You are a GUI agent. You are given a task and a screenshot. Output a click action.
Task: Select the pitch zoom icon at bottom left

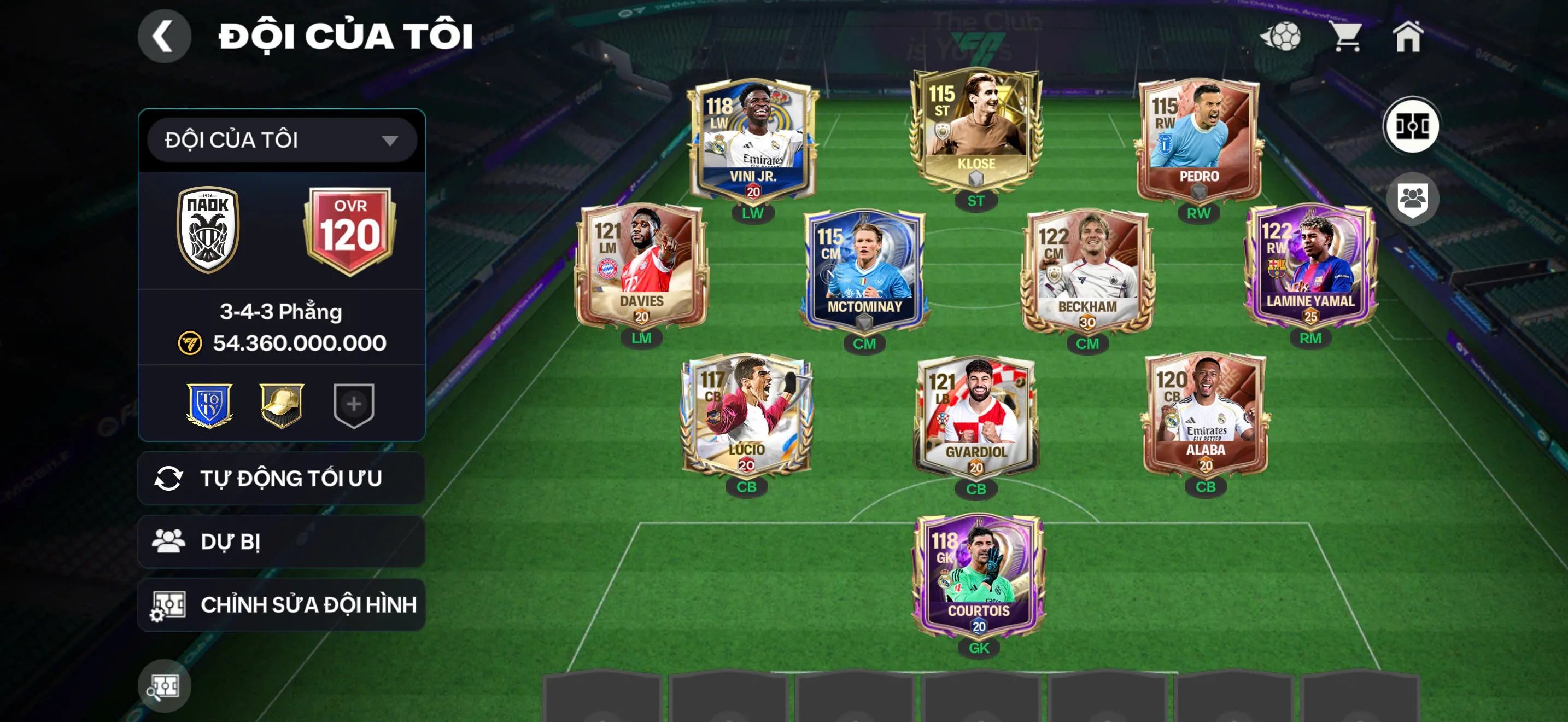tap(165, 685)
